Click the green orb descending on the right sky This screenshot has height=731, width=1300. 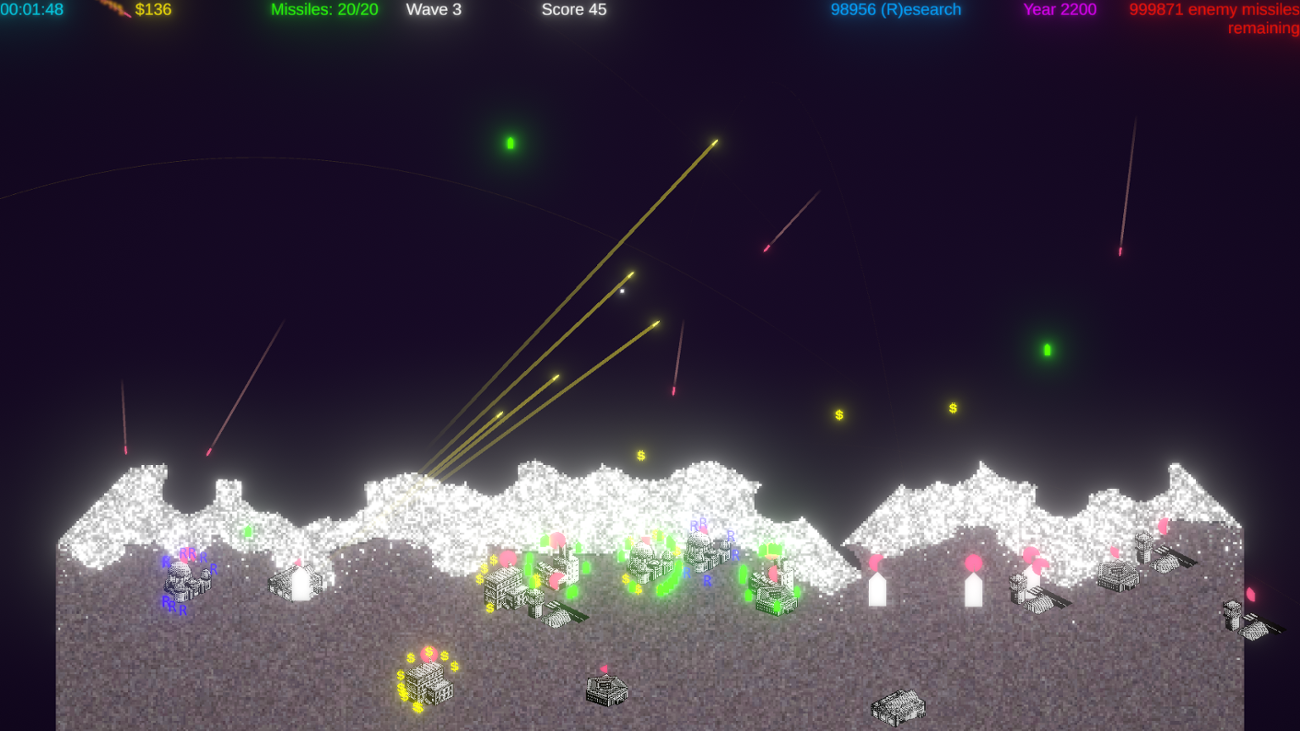(x=1045, y=350)
